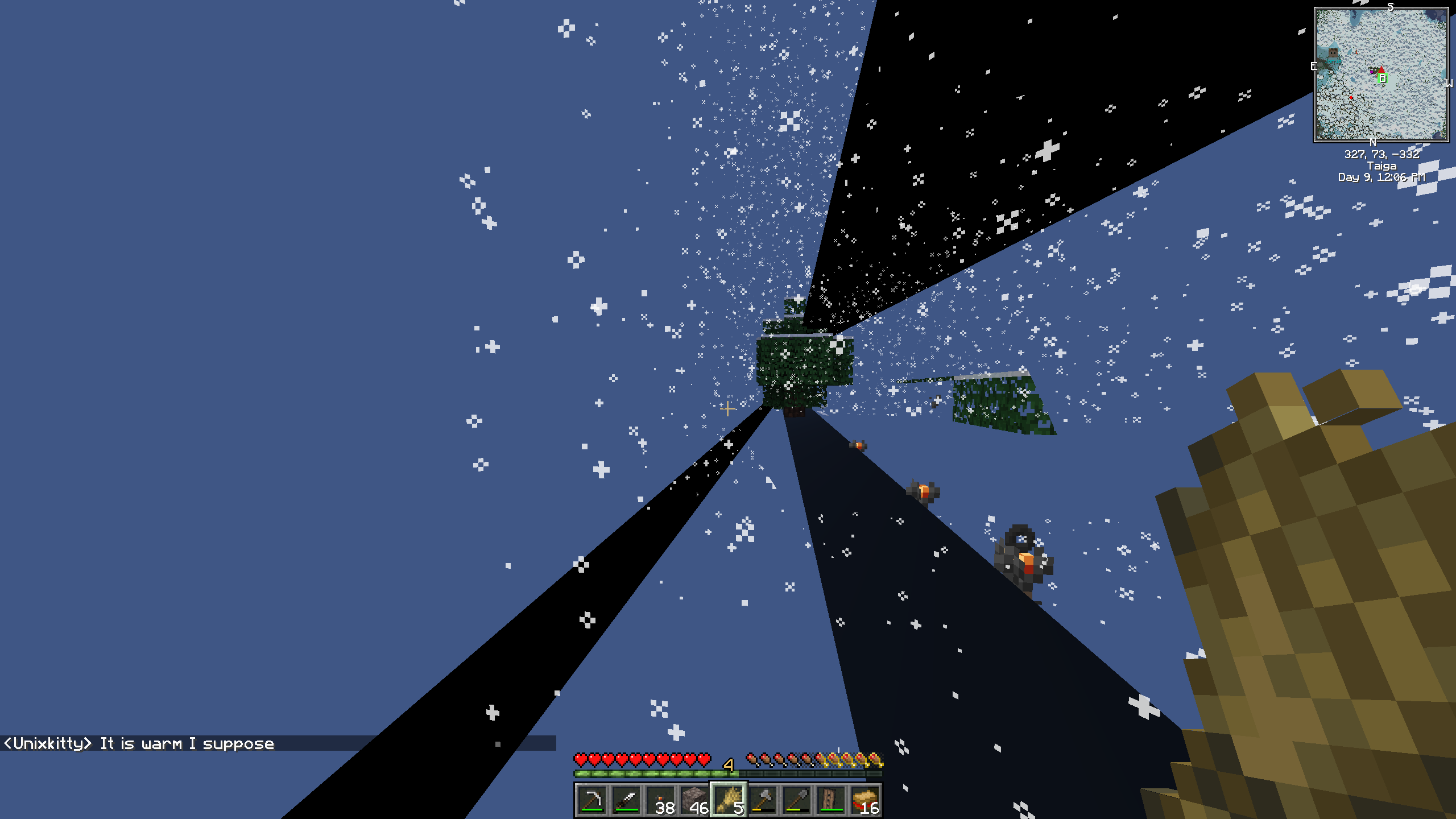The width and height of the screenshot is (1456, 819).
Task: Choose the torch stack of 38
Action: click(x=660, y=800)
